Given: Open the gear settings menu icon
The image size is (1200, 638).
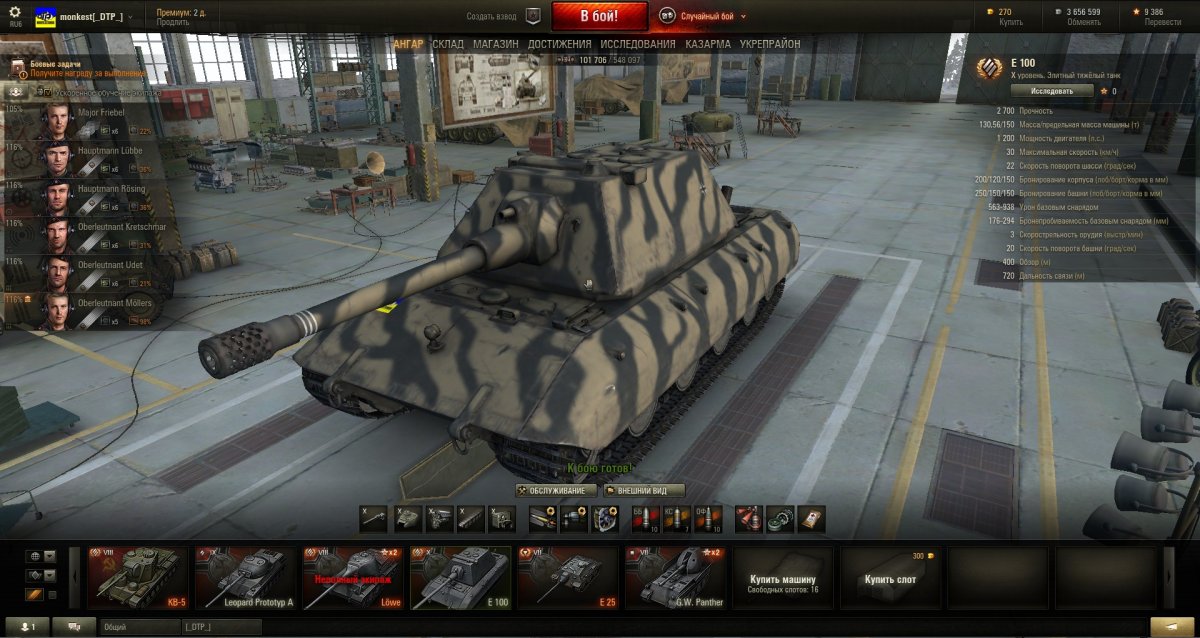Looking at the screenshot, I should click(x=15, y=12).
